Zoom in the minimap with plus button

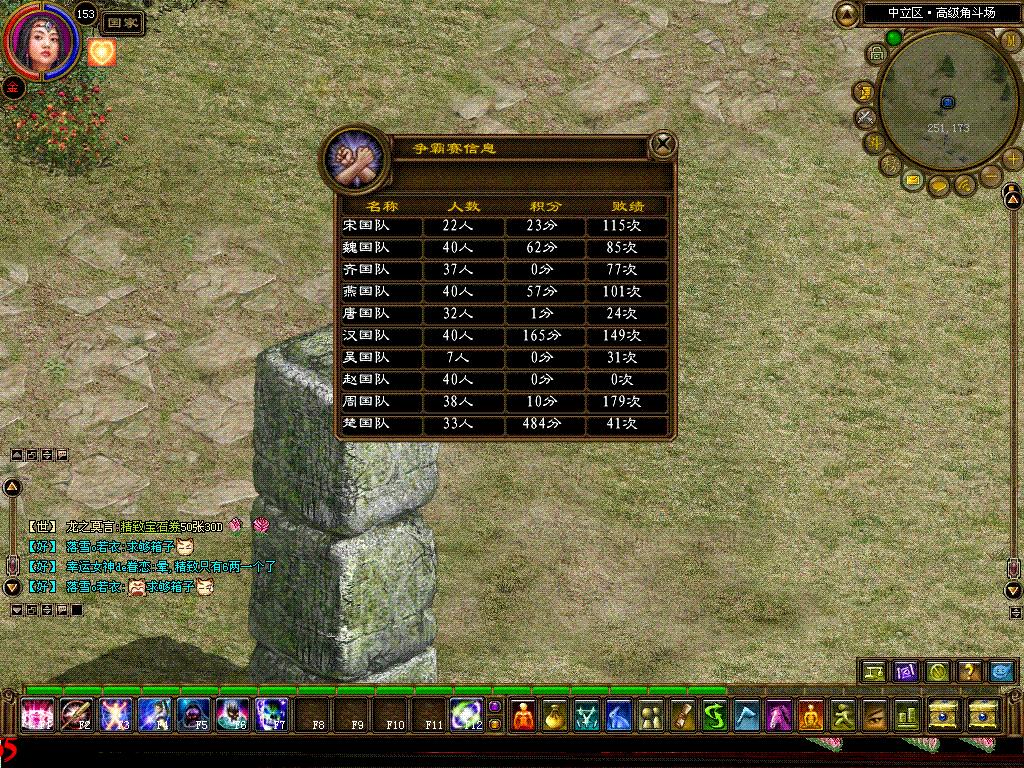(x=1013, y=158)
